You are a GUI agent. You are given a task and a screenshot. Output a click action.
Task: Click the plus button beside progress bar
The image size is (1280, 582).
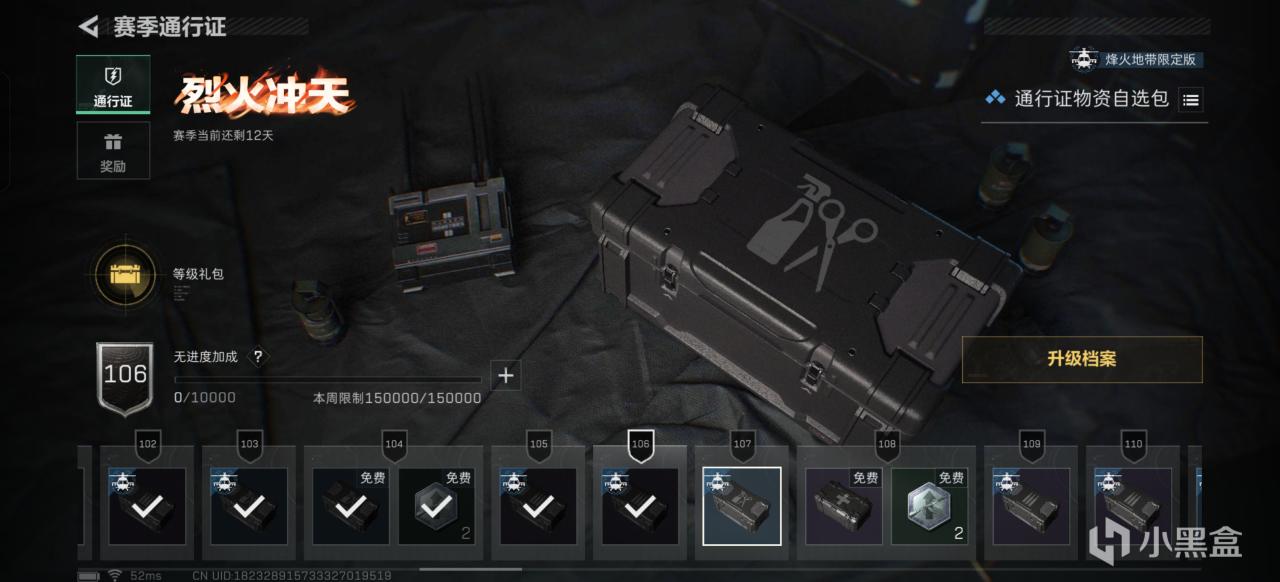[x=506, y=376]
